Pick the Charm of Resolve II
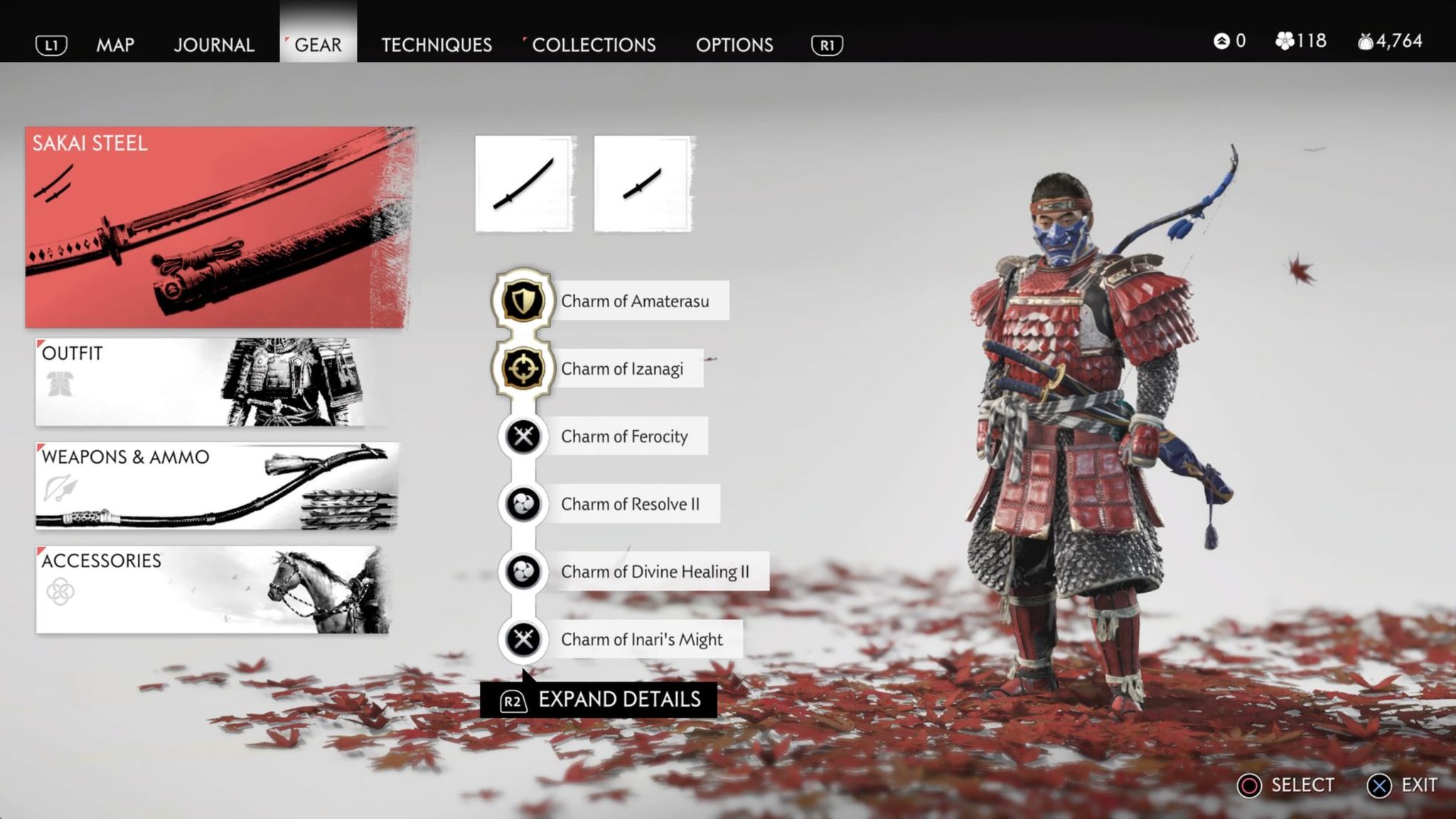Screen dimensions: 1456x819 tap(630, 504)
